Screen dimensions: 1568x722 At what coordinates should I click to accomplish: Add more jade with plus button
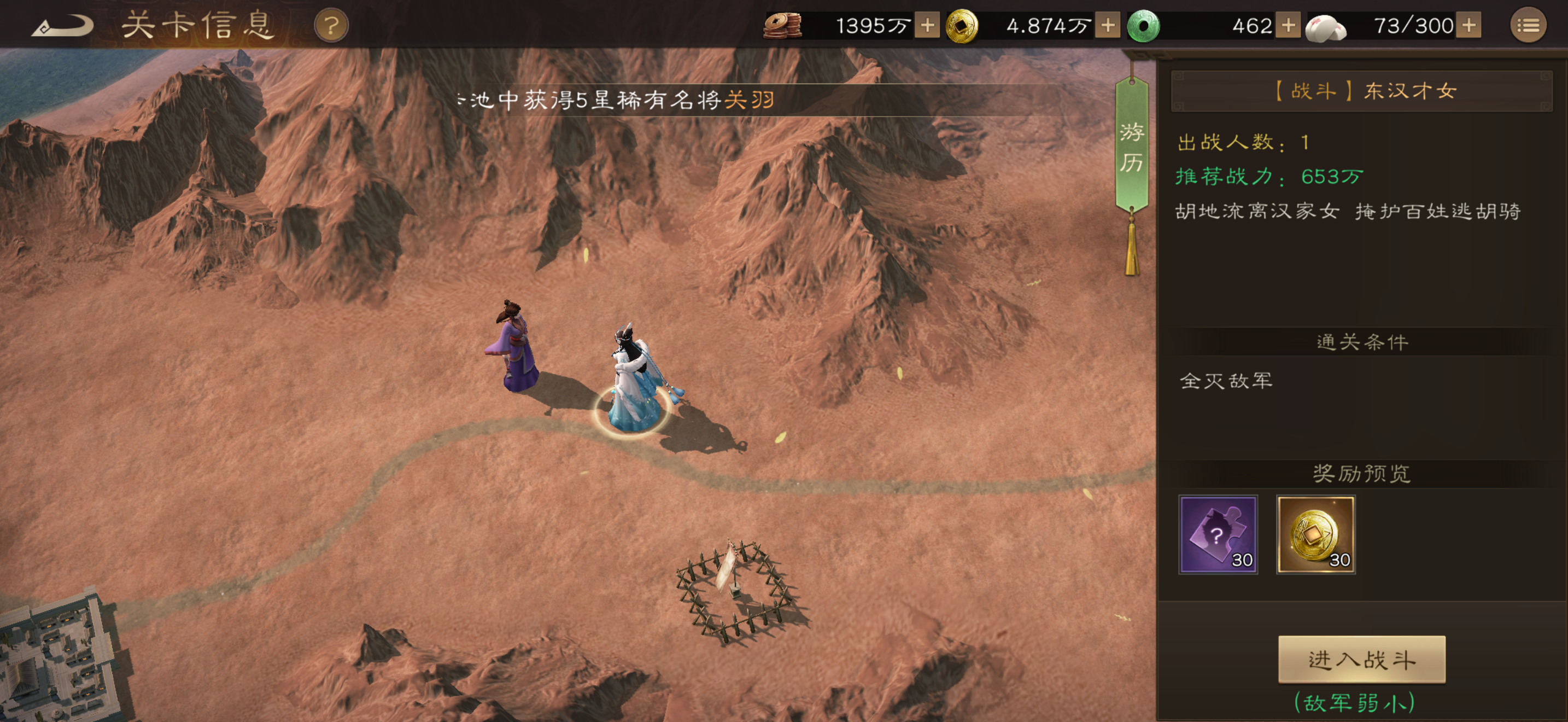pyautogui.click(x=1288, y=26)
